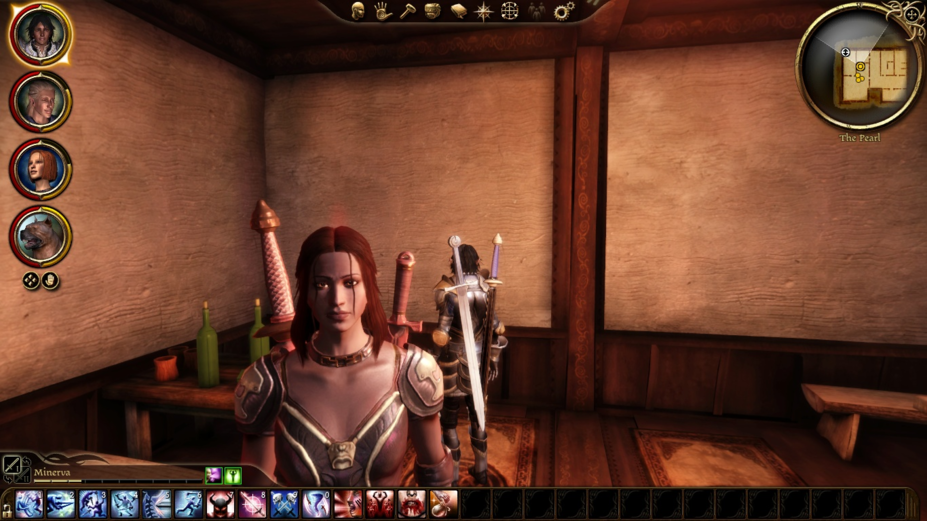Open the skills hand icon
This screenshot has width=927, height=521.
point(382,11)
